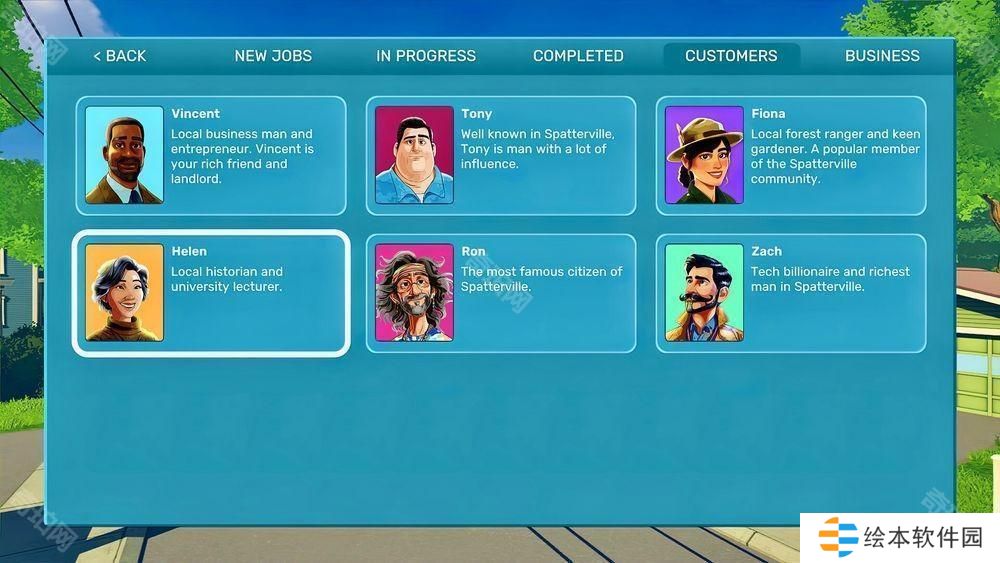Select Vincent's customer card
Image resolution: width=1000 pixels, height=563 pixels.
click(x=211, y=155)
